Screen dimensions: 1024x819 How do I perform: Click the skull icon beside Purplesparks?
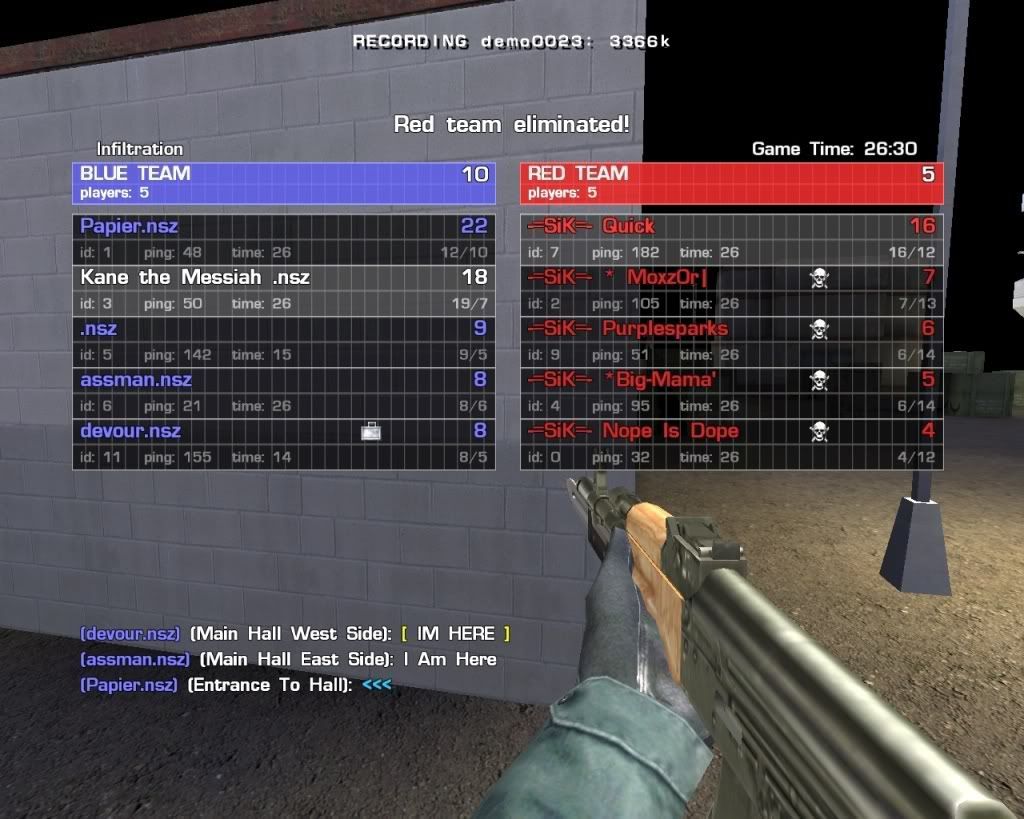(819, 329)
